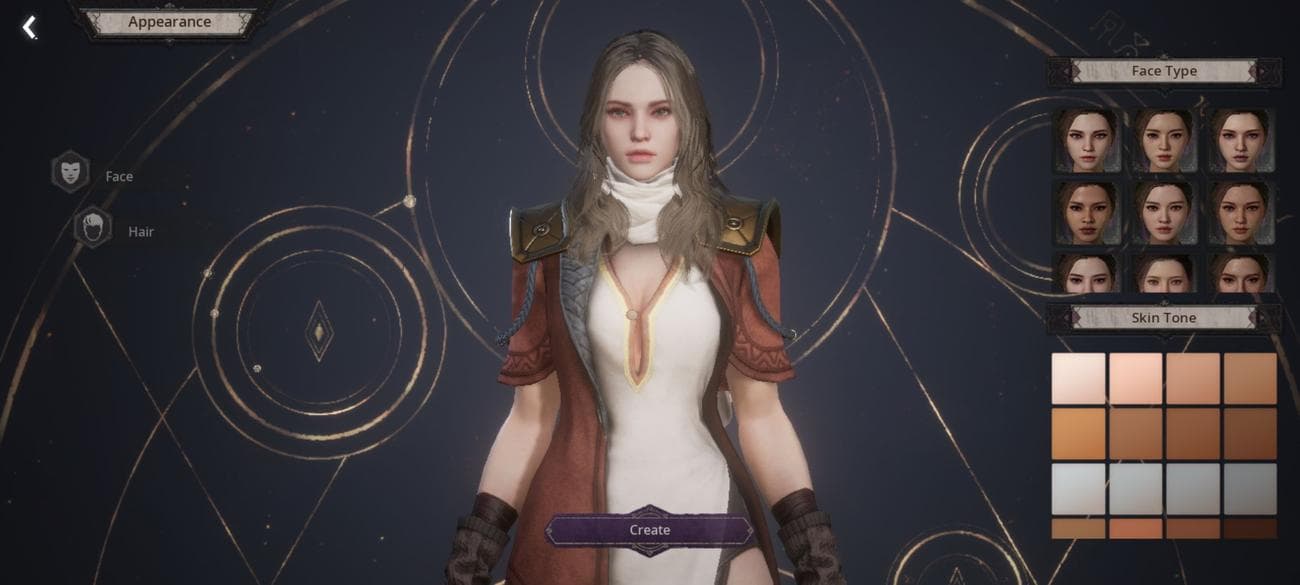Select the lightest gray skin tone swatch

click(x=1078, y=489)
